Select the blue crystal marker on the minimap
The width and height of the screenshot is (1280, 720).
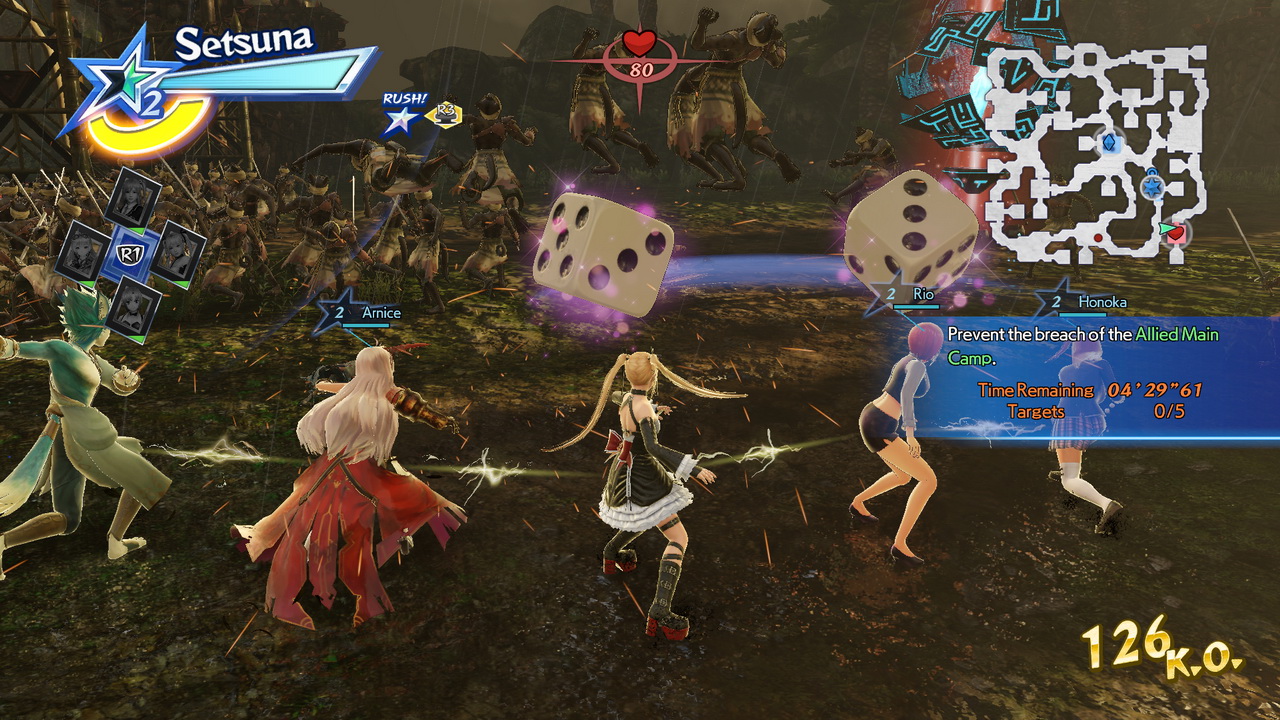1108,143
